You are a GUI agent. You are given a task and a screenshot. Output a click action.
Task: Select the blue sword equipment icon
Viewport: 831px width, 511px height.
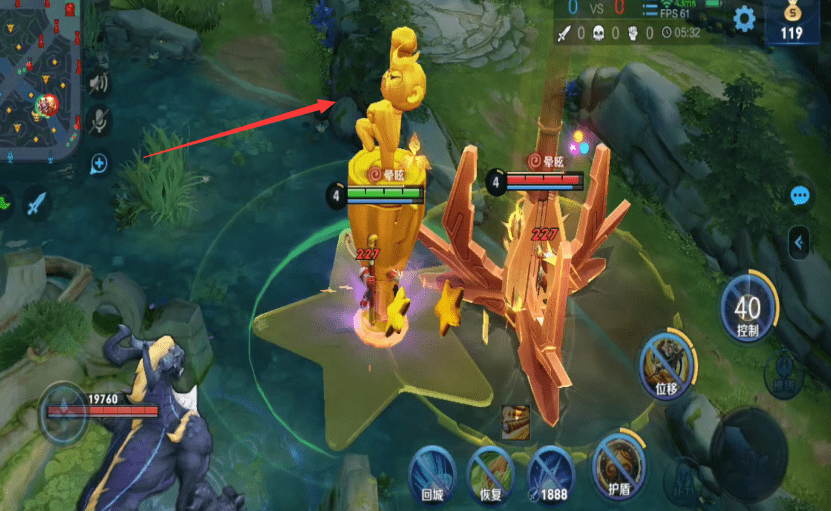click(37, 205)
